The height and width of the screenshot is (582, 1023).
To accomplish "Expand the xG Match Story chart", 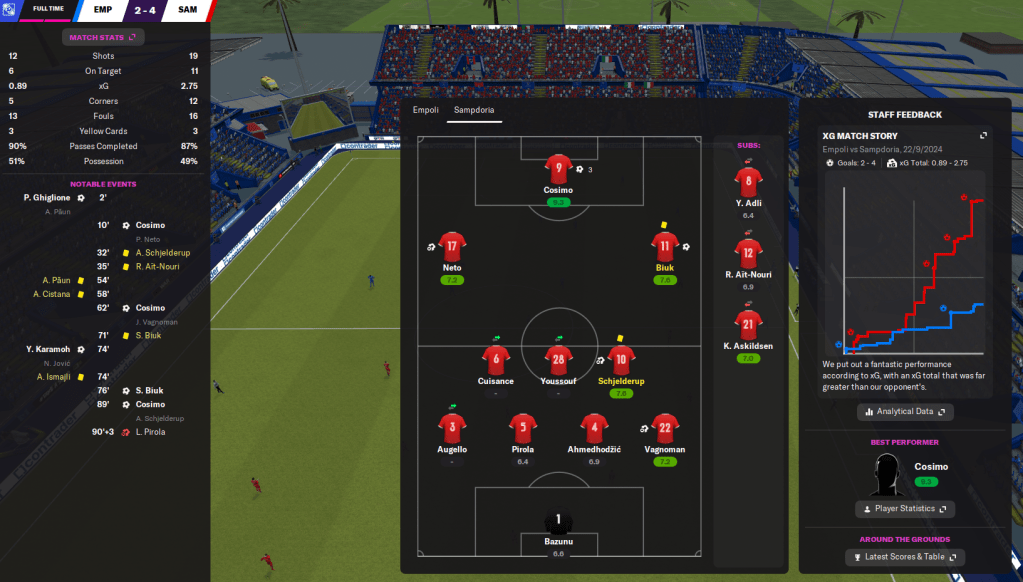I will [x=983, y=136].
